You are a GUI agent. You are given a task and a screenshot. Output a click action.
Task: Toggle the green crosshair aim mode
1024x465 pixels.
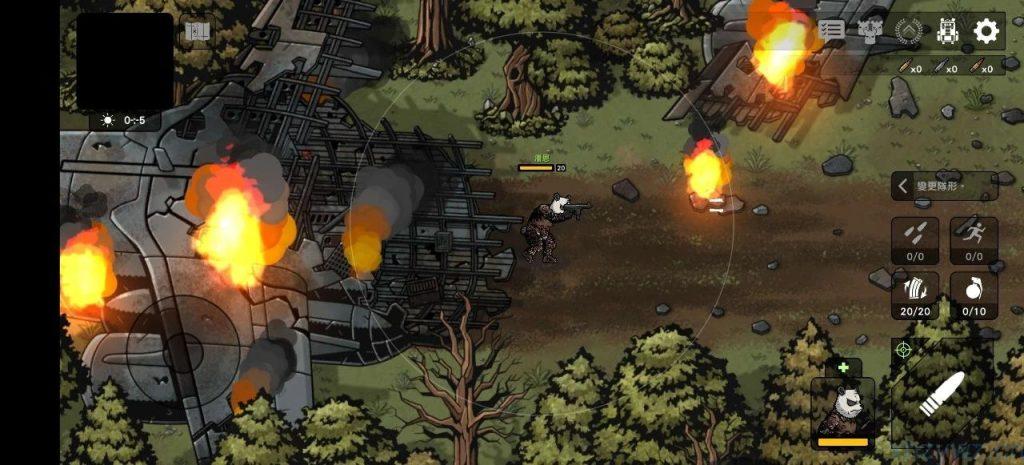903,350
